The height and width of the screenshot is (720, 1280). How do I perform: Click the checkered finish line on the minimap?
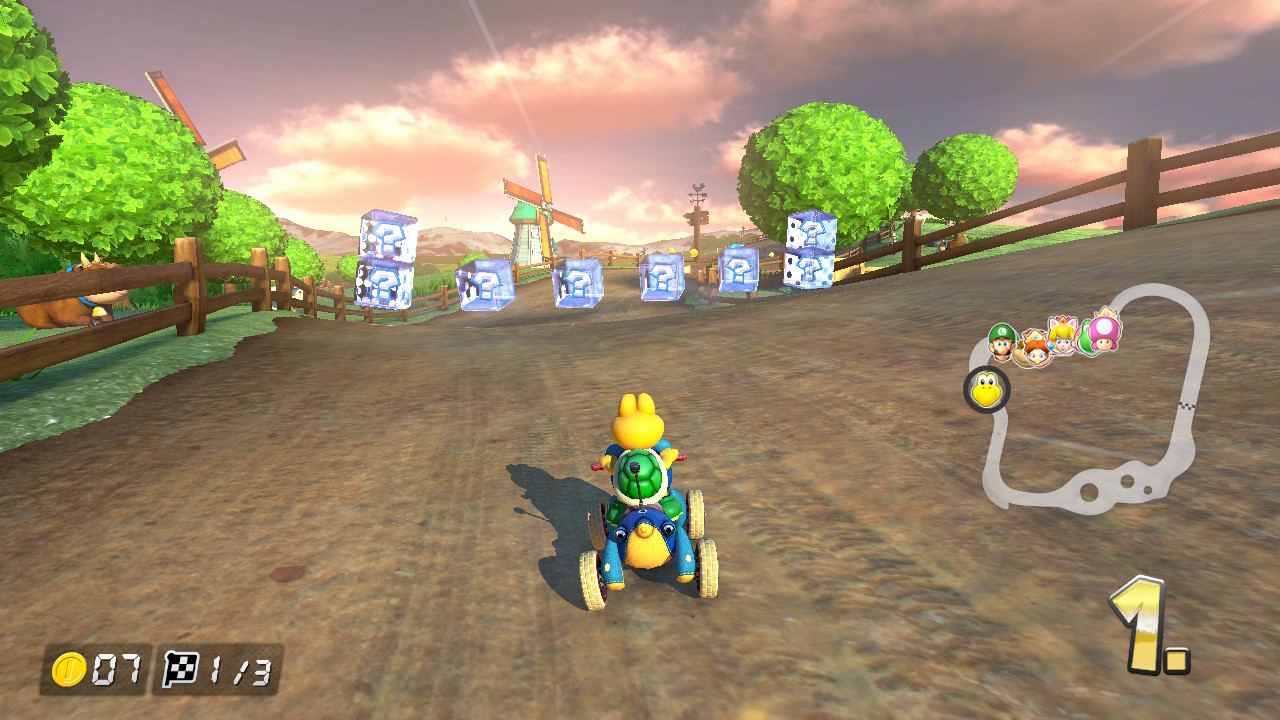pos(1187,405)
